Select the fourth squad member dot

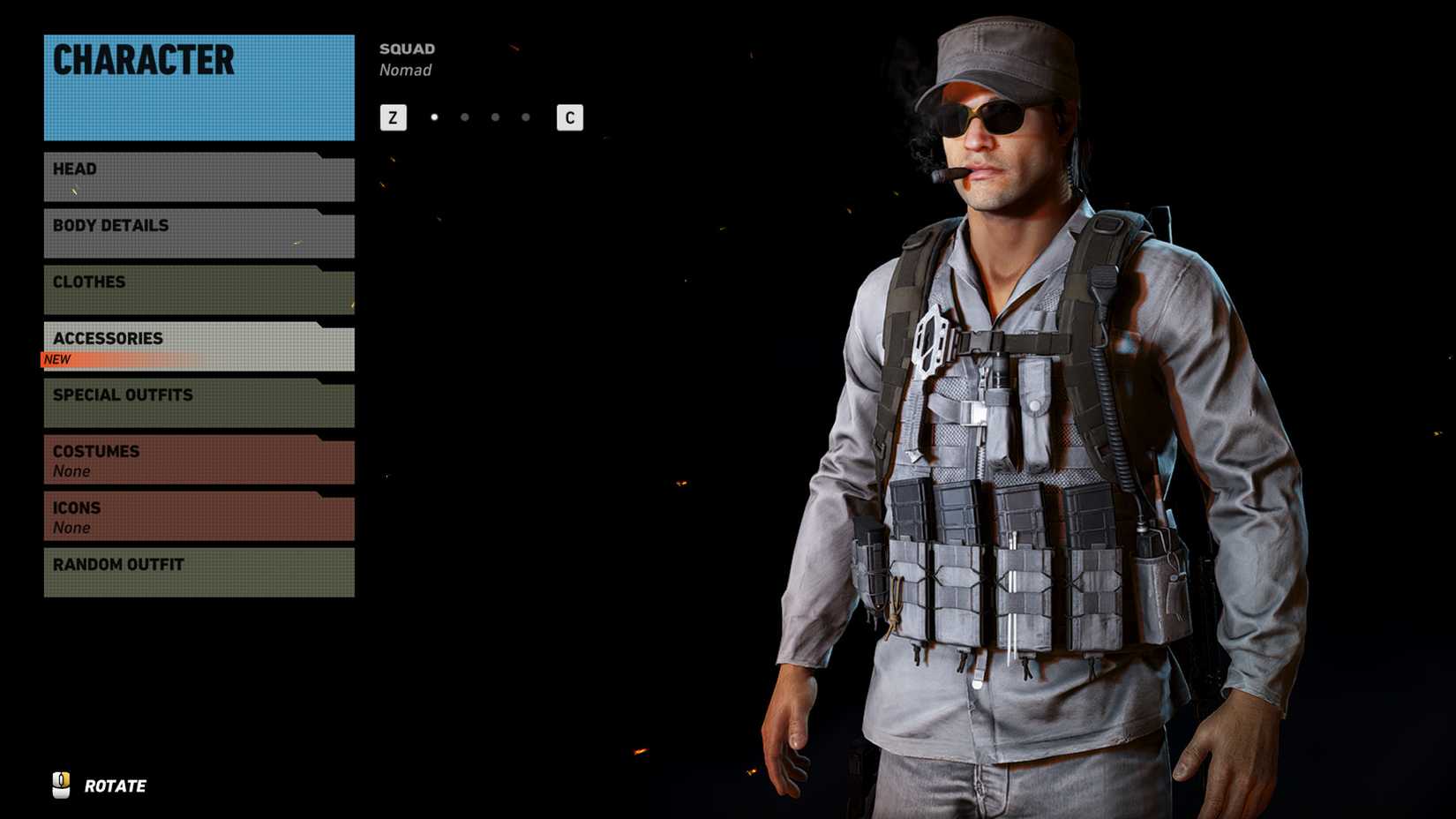point(524,116)
